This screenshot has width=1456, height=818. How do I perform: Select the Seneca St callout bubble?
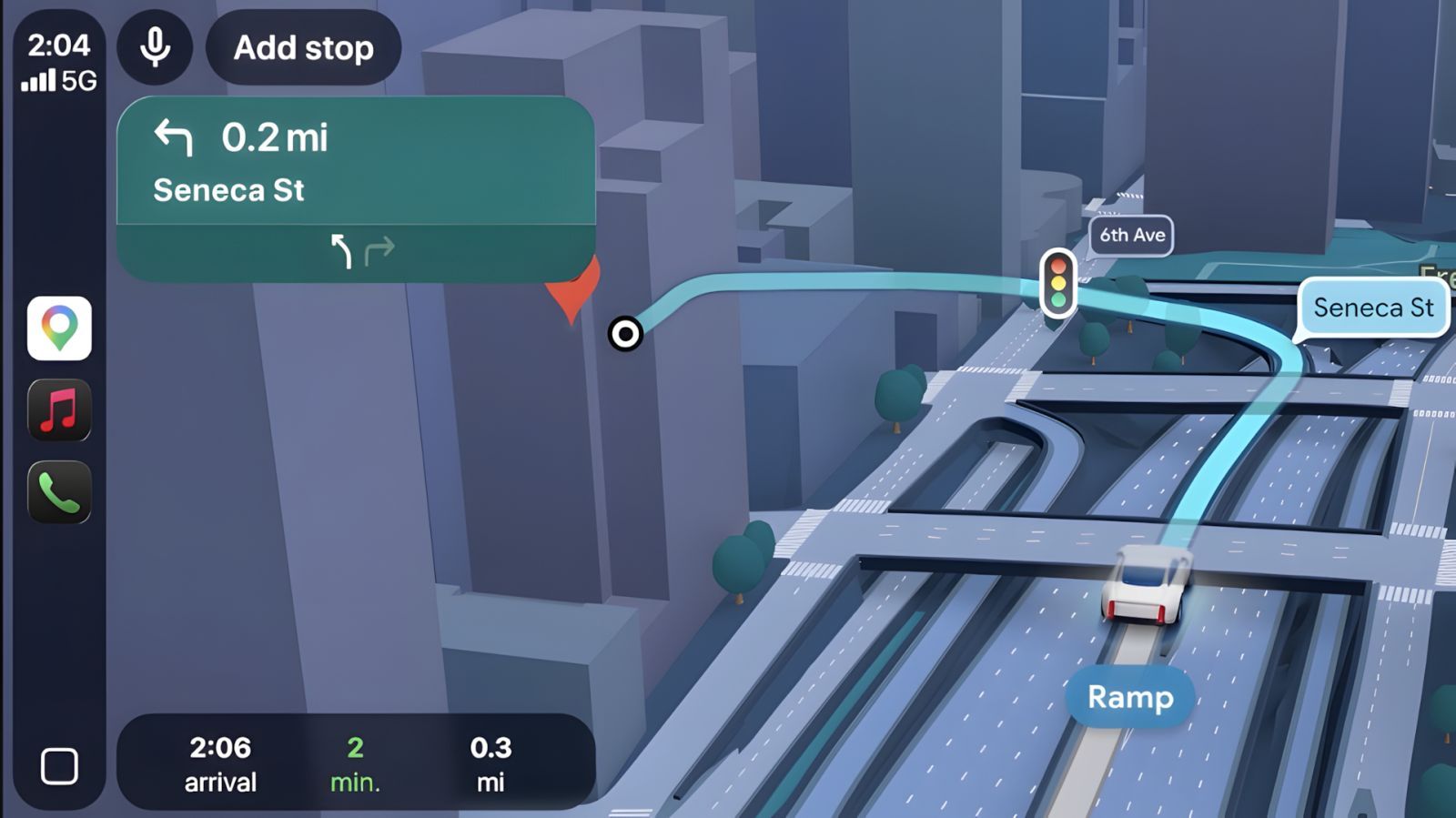pos(1374,308)
